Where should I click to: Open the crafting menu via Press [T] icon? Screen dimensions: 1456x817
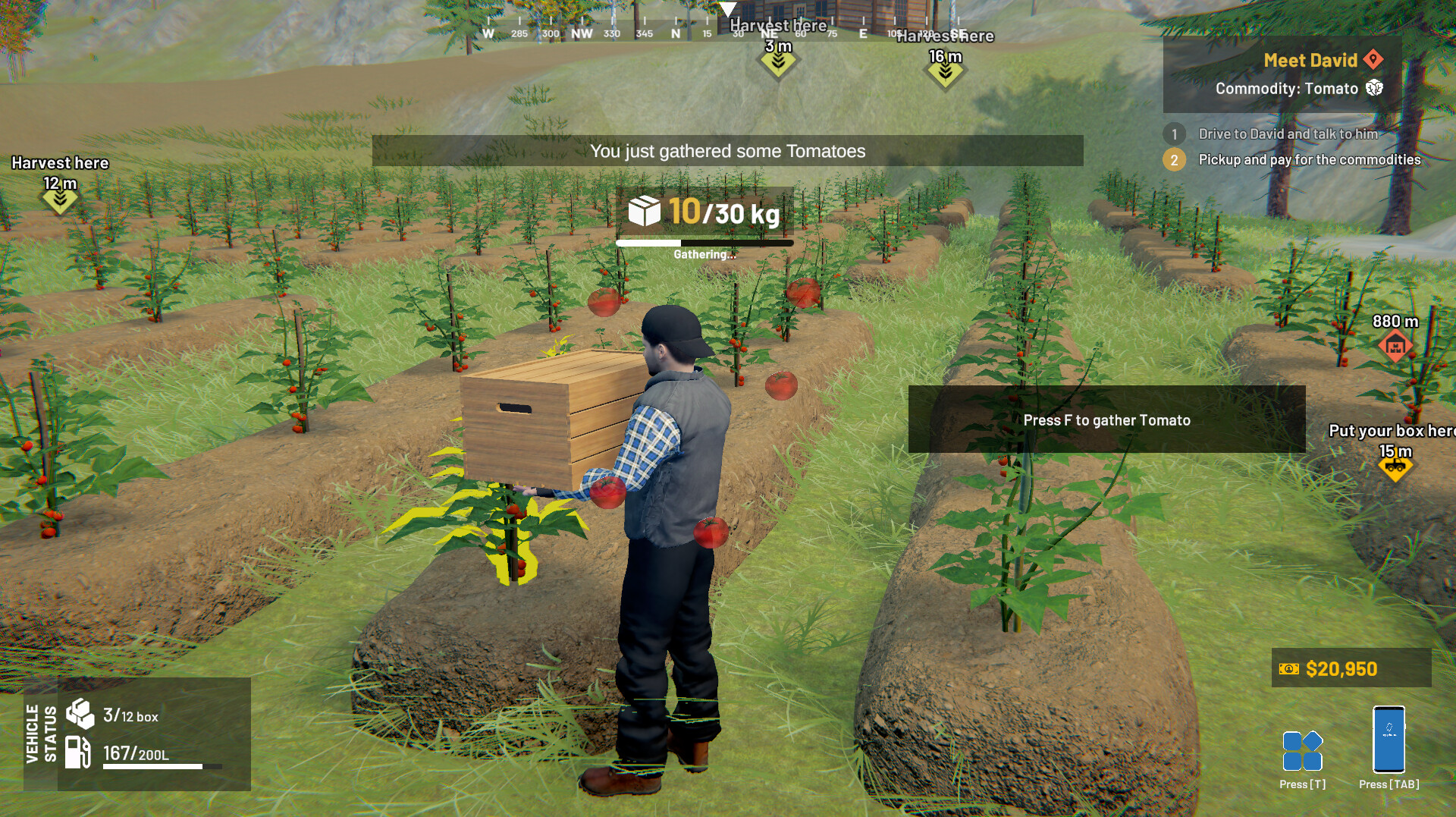pyautogui.click(x=1301, y=751)
